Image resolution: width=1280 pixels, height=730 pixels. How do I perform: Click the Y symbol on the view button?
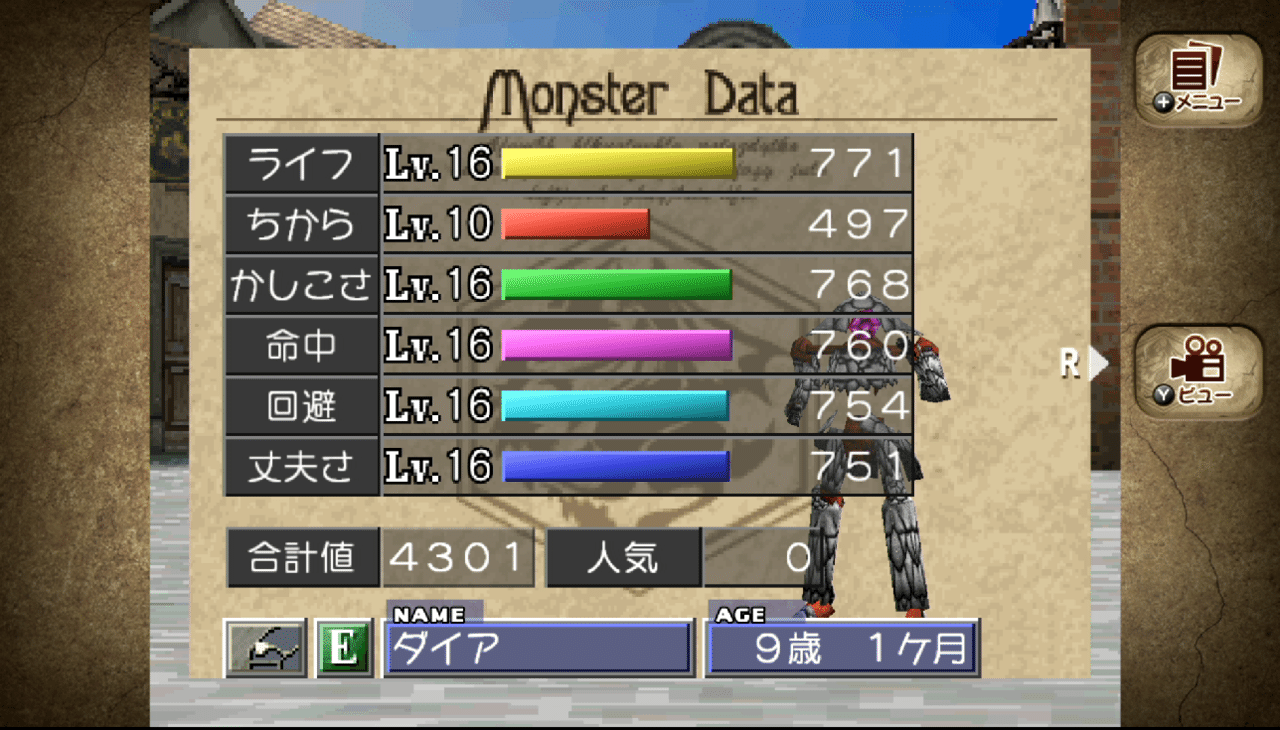(1163, 396)
